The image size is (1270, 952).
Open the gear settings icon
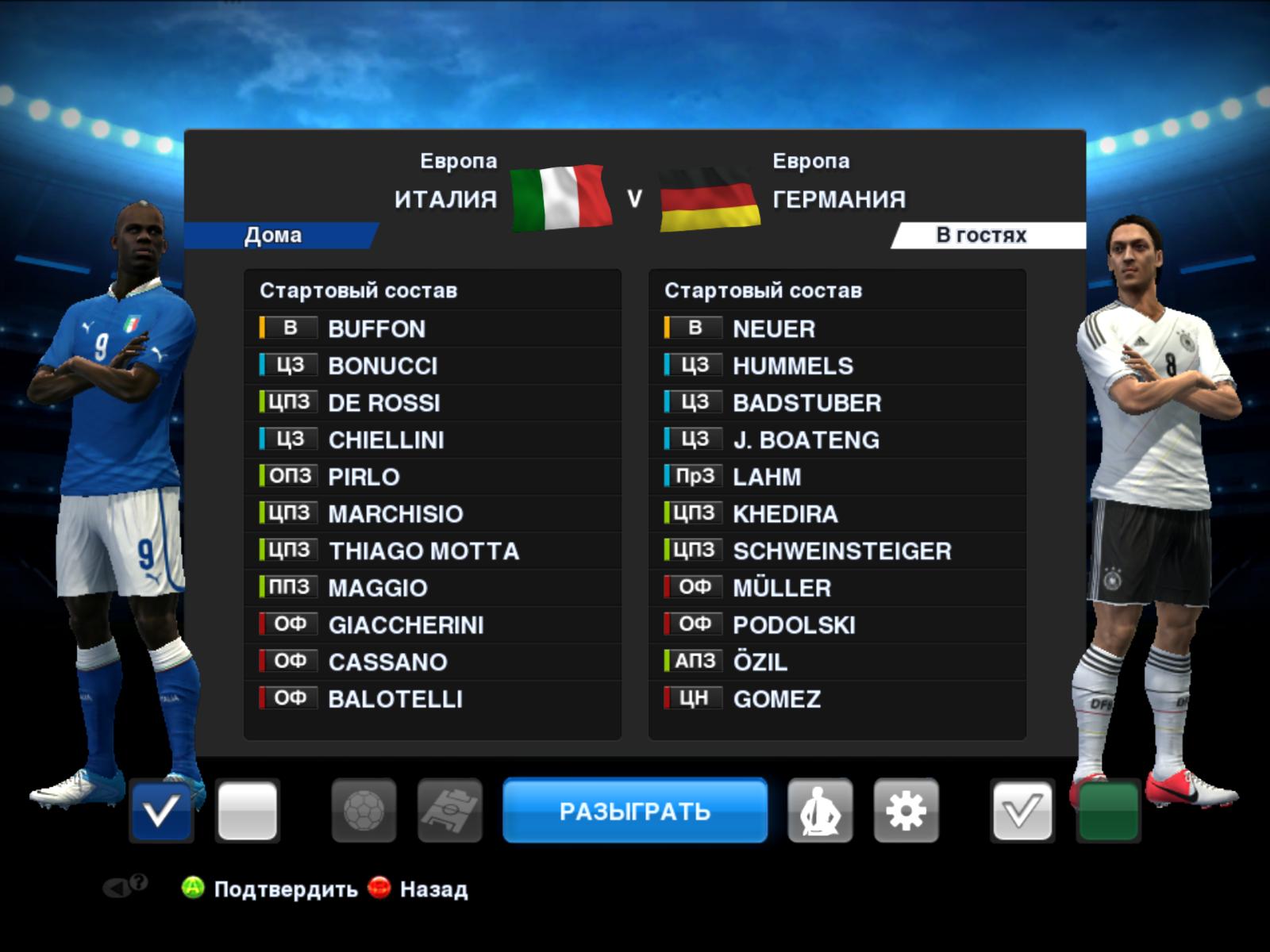906,811
